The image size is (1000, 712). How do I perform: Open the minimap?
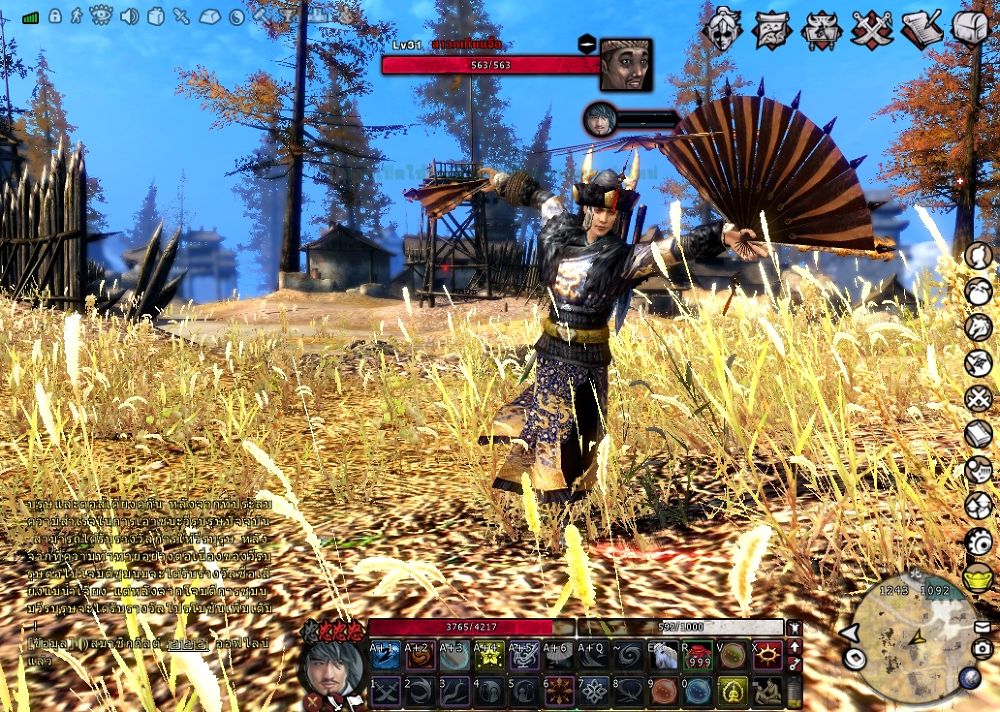pos(913,638)
